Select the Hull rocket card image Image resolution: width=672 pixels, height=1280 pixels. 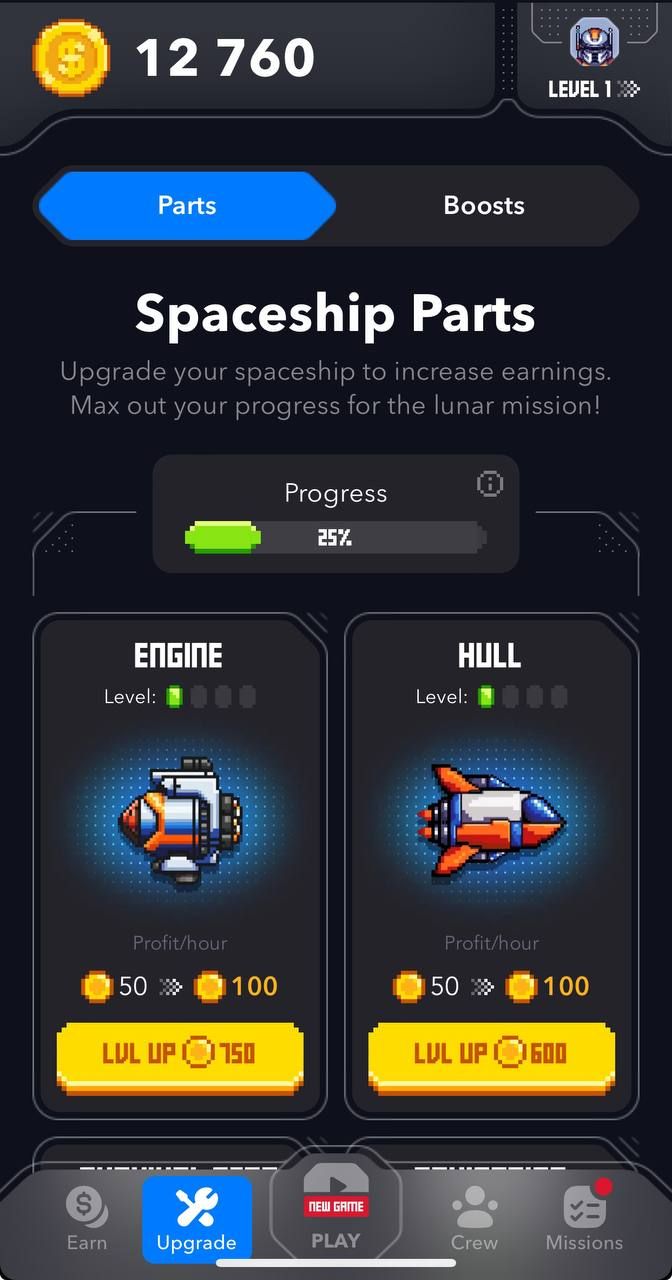pos(491,822)
